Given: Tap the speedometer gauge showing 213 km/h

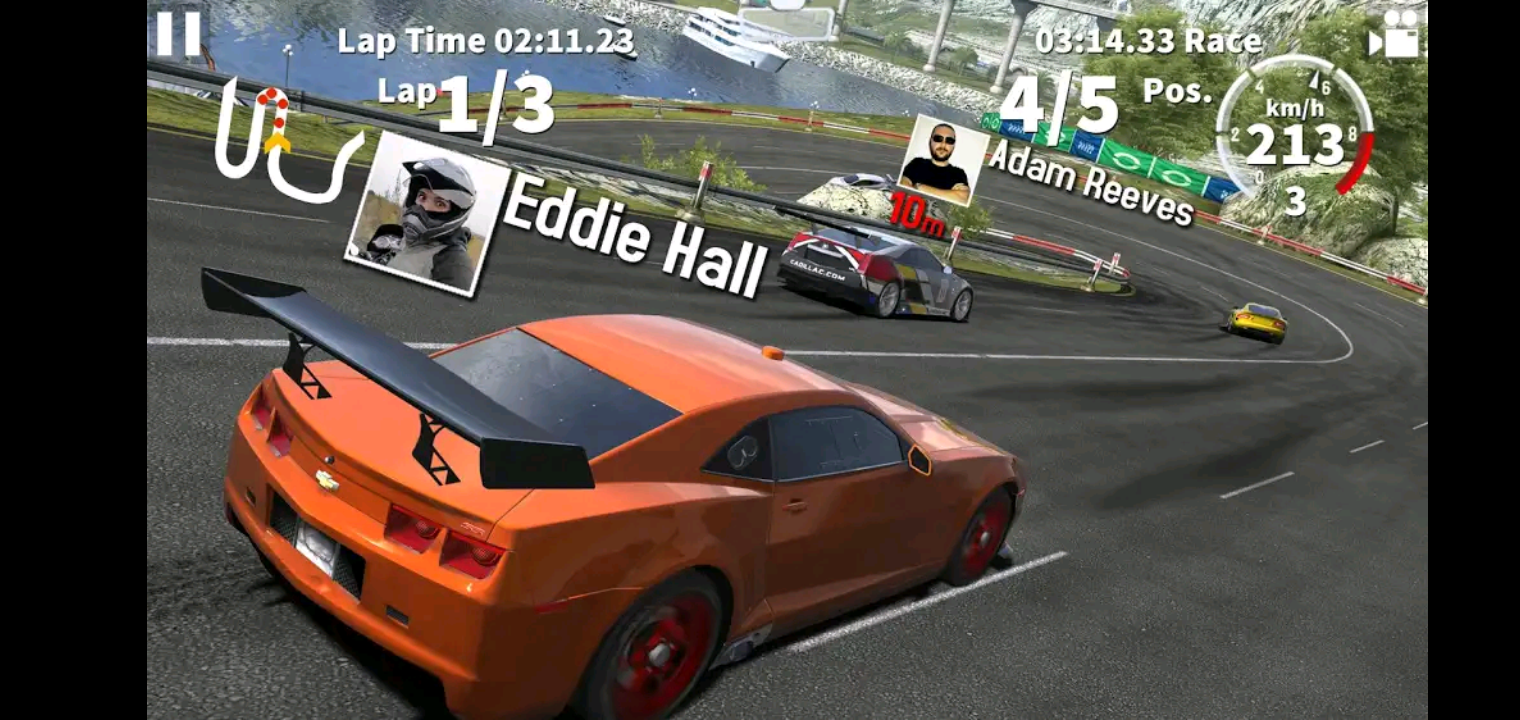Looking at the screenshot, I should tap(1295, 145).
